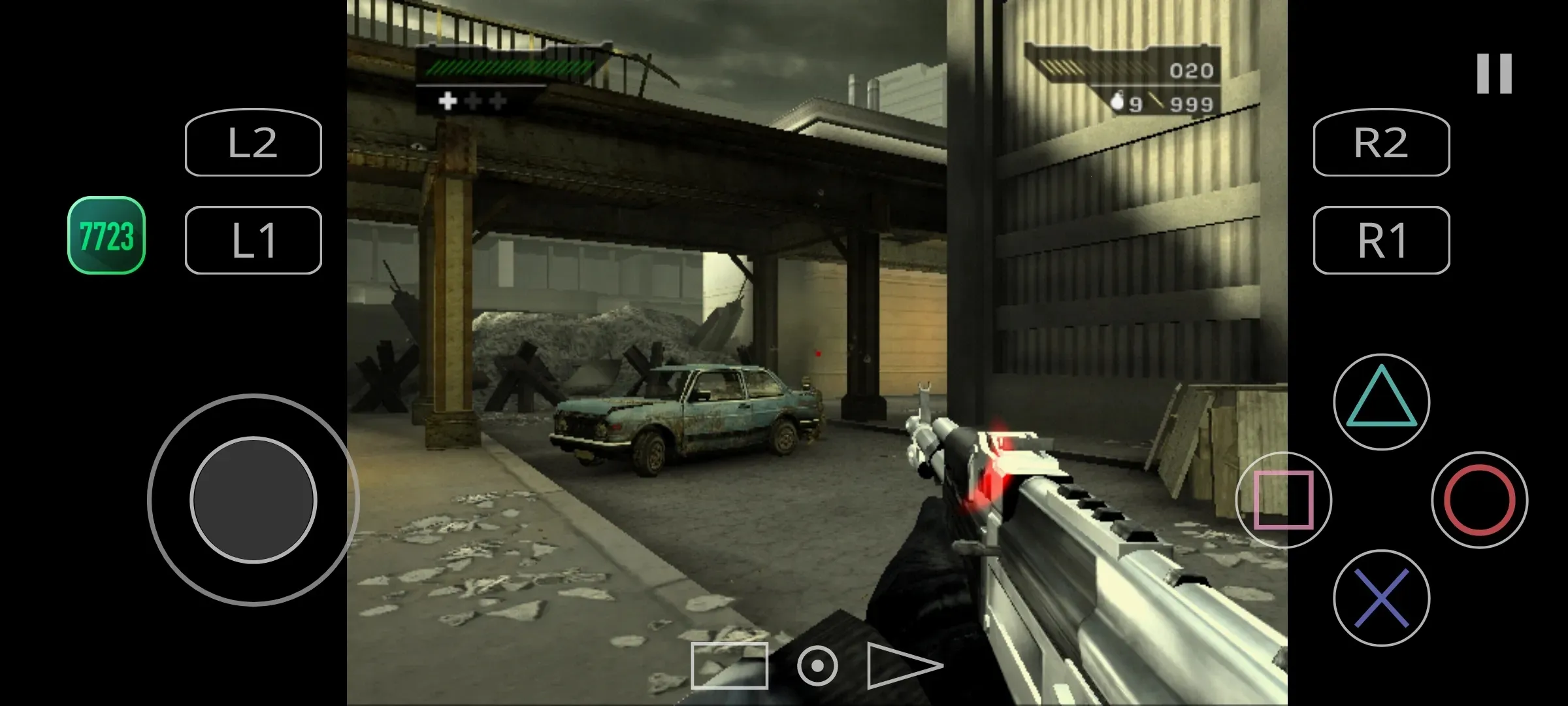This screenshot has width=1568, height=706.
Task: Tap the round dot button between Select and Start
Action: click(x=817, y=666)
